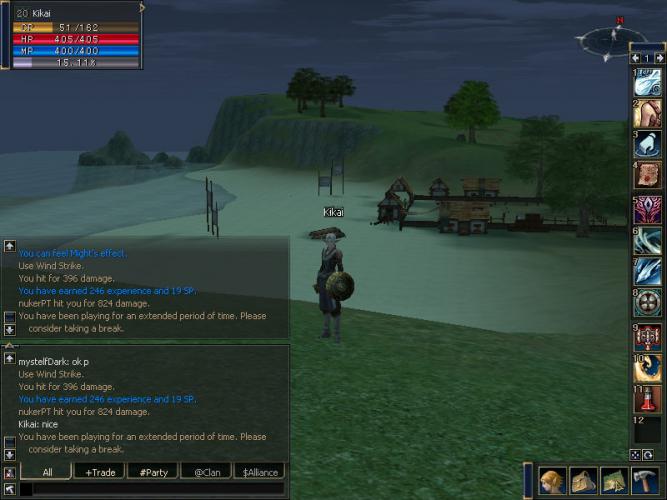
Task: Open the world map icon
Action: click(613, 482)
